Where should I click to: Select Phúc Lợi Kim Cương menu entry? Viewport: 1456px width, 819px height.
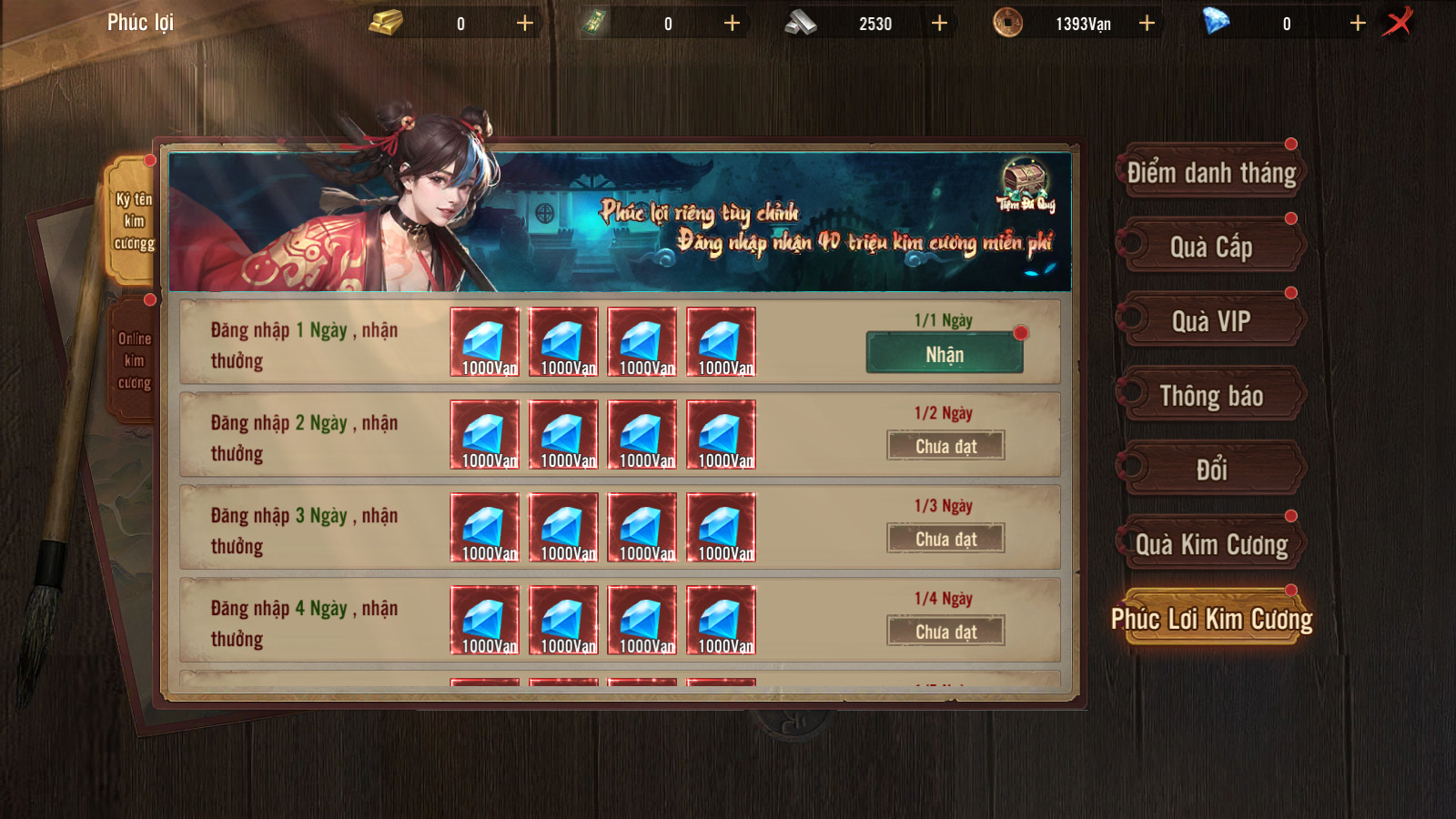click(1211, 619)
